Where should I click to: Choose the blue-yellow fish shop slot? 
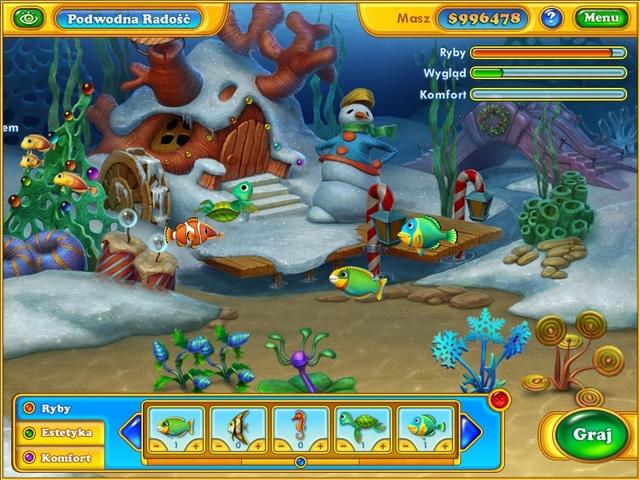[x=425, y=426]
